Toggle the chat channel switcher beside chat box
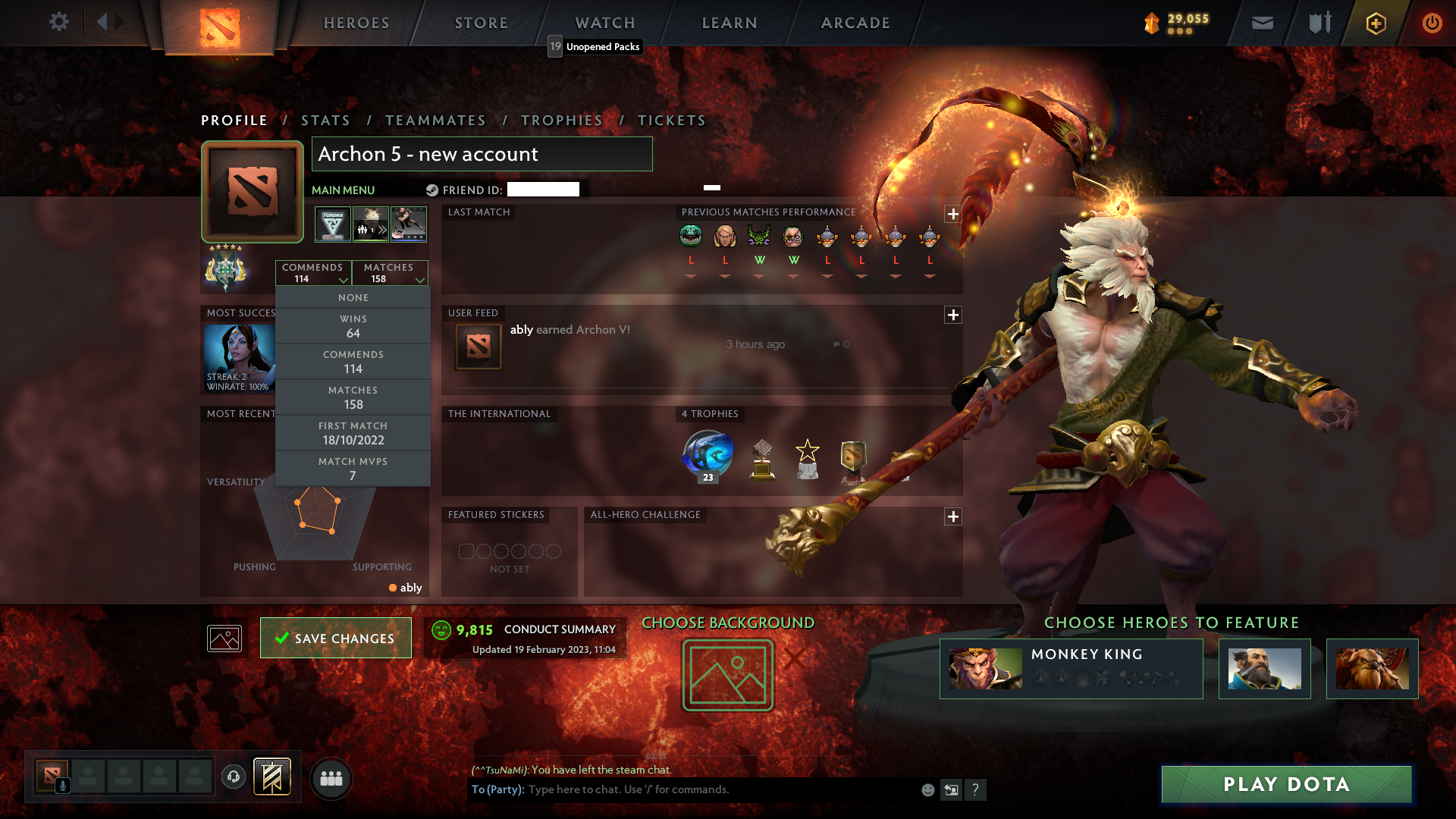Screen dimensions: 1456x819 tap(951, 789)
